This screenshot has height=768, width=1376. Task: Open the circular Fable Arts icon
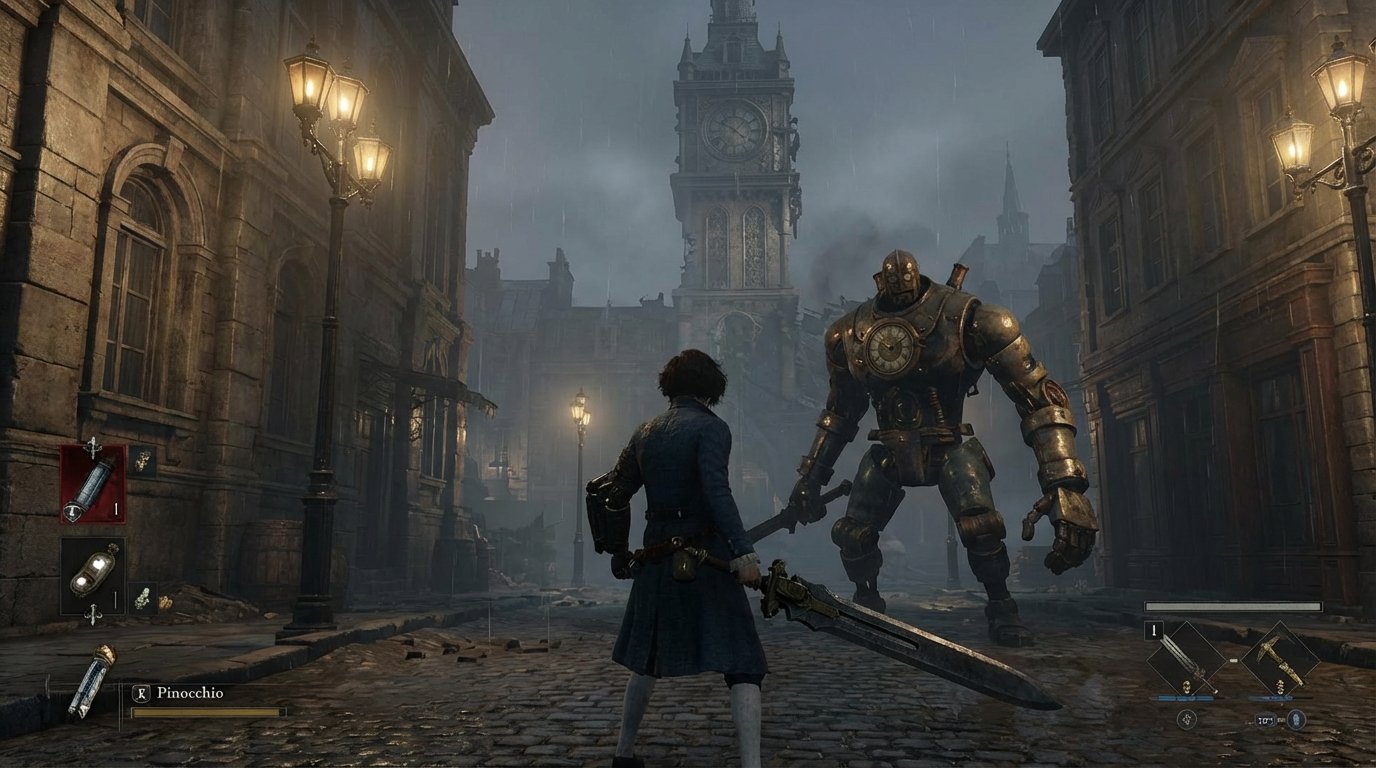click(x=1187, y=720)
